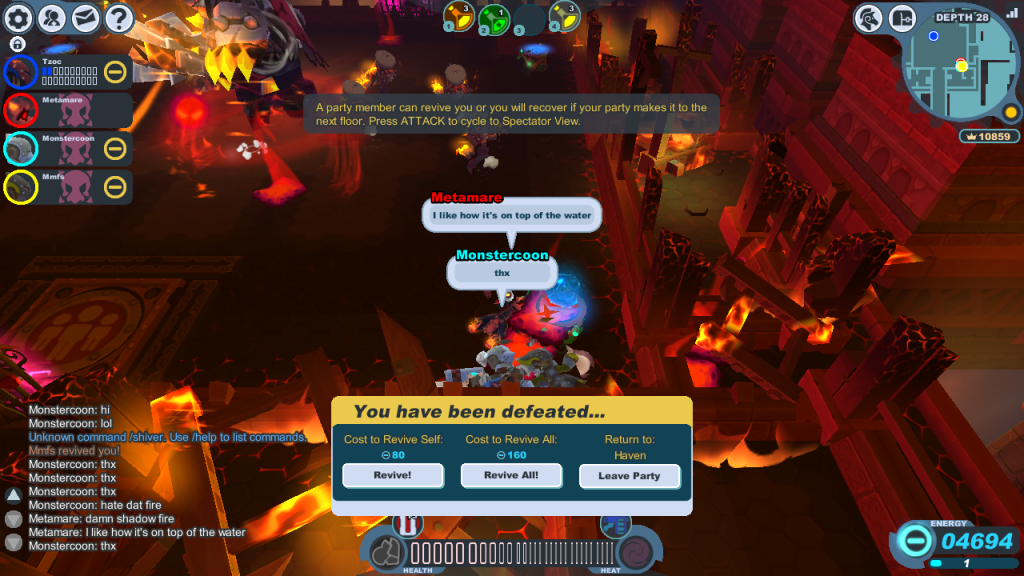Open the gate map icon

coord(902,18)
